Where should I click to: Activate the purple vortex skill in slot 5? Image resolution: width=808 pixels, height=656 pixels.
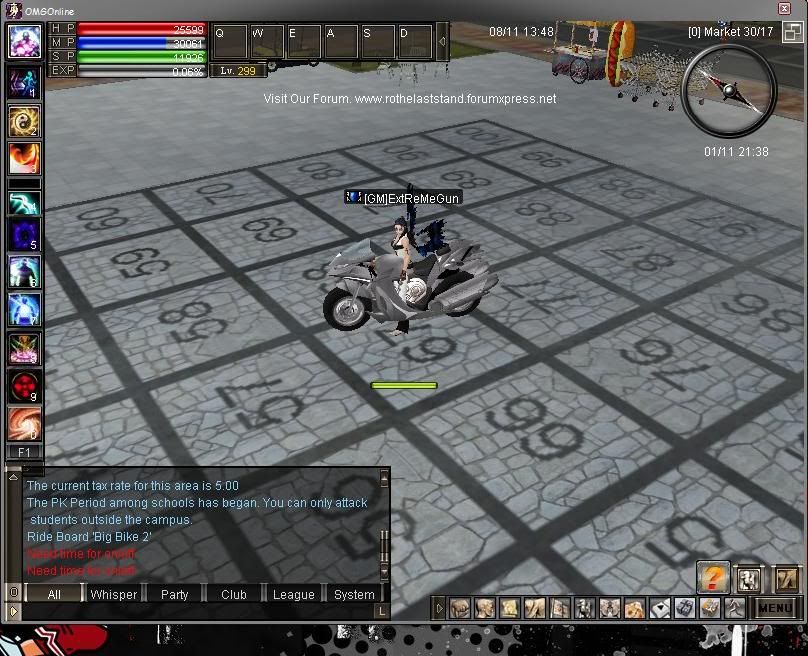point(24,234)
